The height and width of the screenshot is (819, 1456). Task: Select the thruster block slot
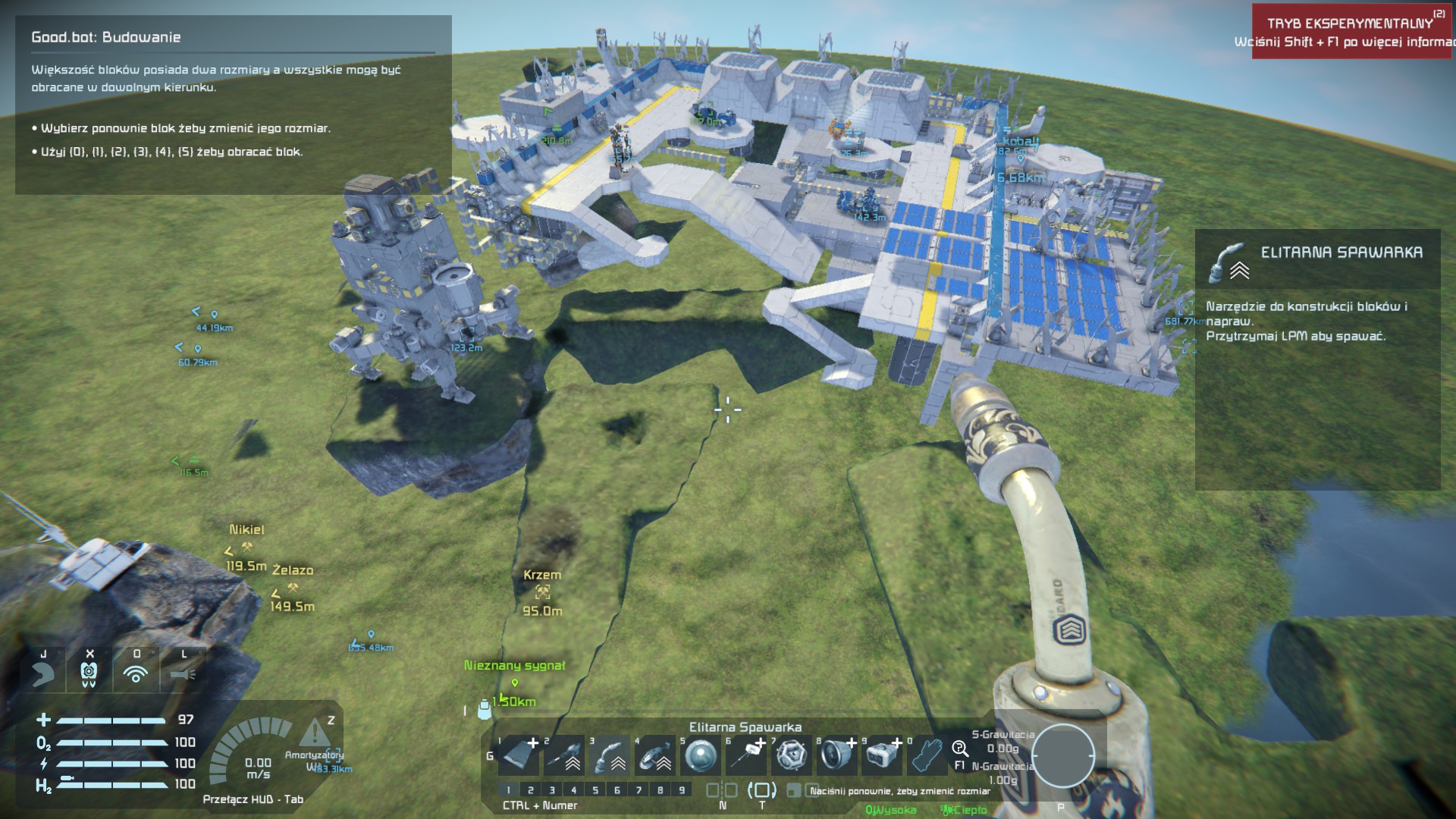coord(837,755)
